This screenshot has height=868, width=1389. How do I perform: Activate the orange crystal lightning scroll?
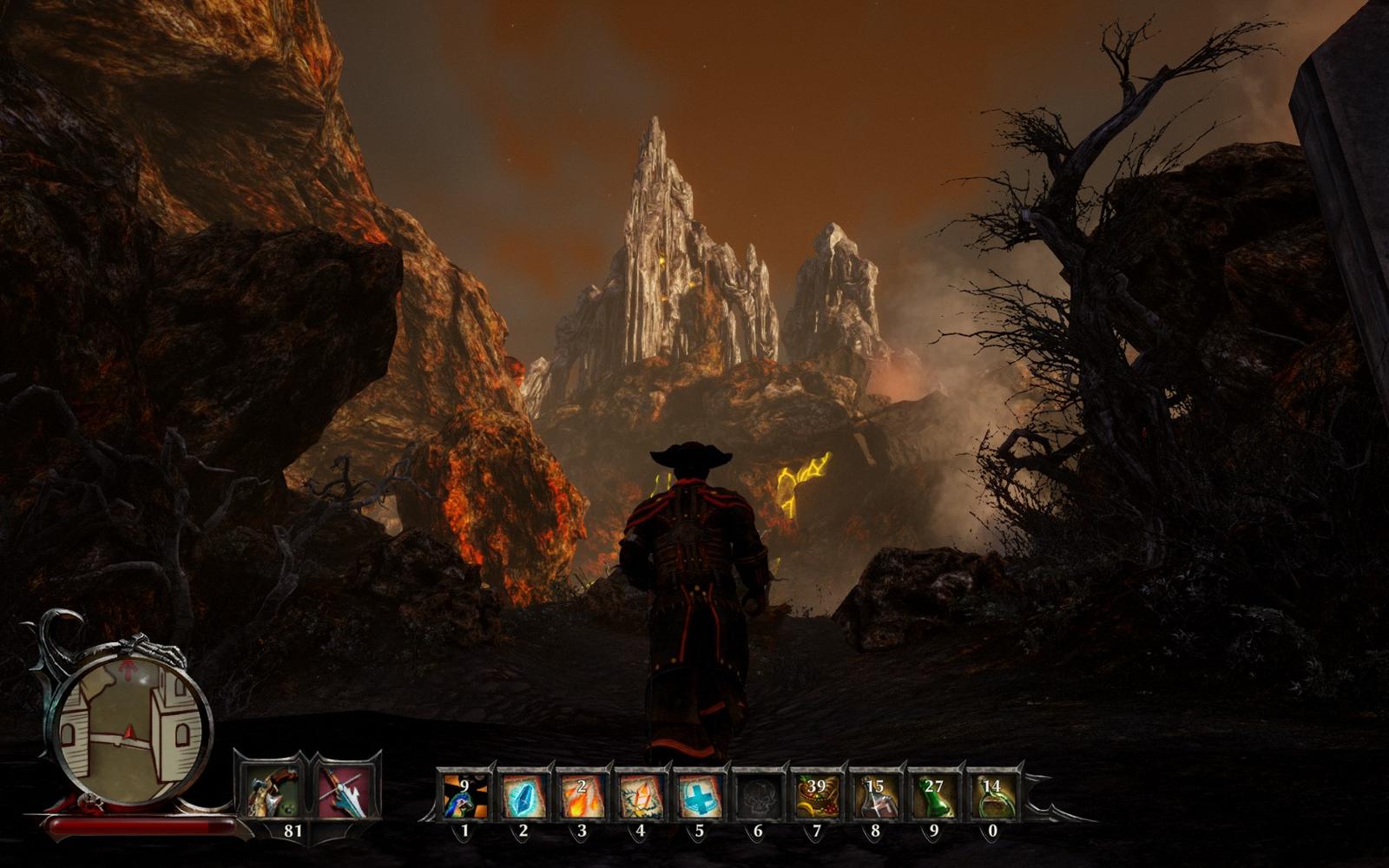pyautogui.click(x=640, y=795)
